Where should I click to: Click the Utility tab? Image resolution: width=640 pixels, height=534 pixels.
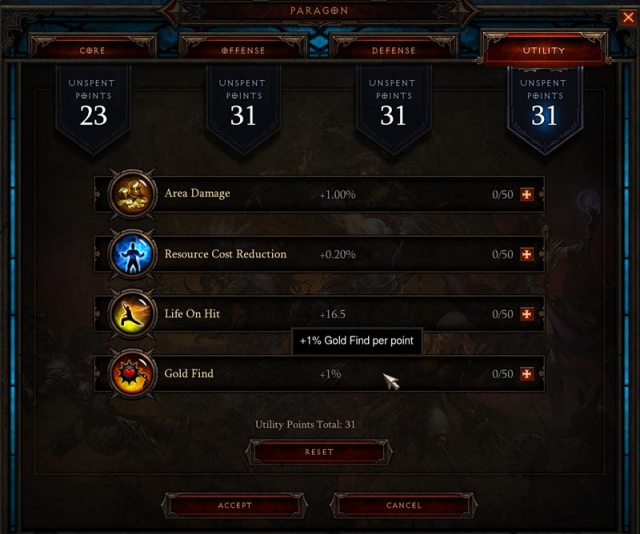(x=543, y=49)
